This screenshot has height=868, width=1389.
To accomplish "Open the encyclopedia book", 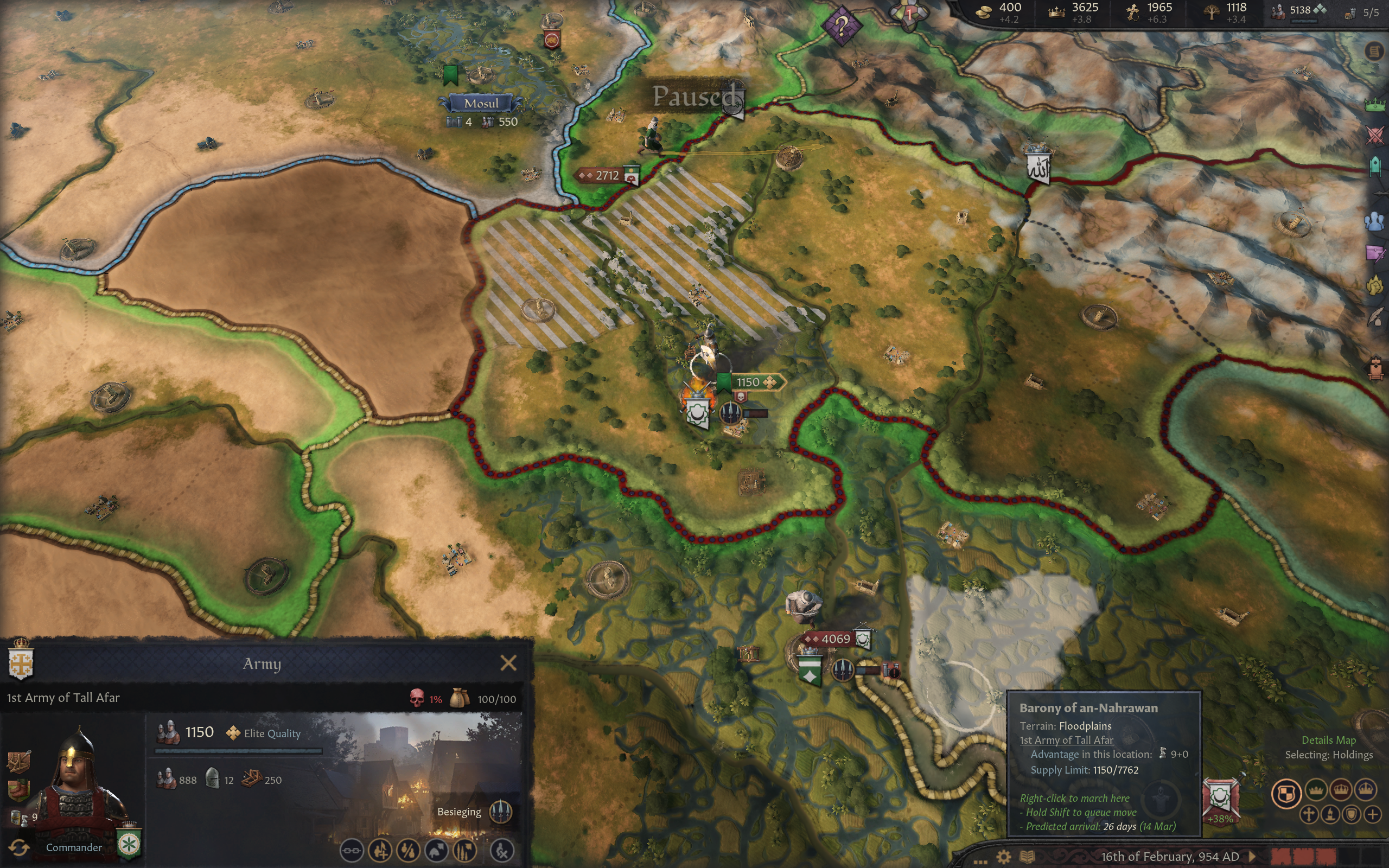I will coord(1028,857).
